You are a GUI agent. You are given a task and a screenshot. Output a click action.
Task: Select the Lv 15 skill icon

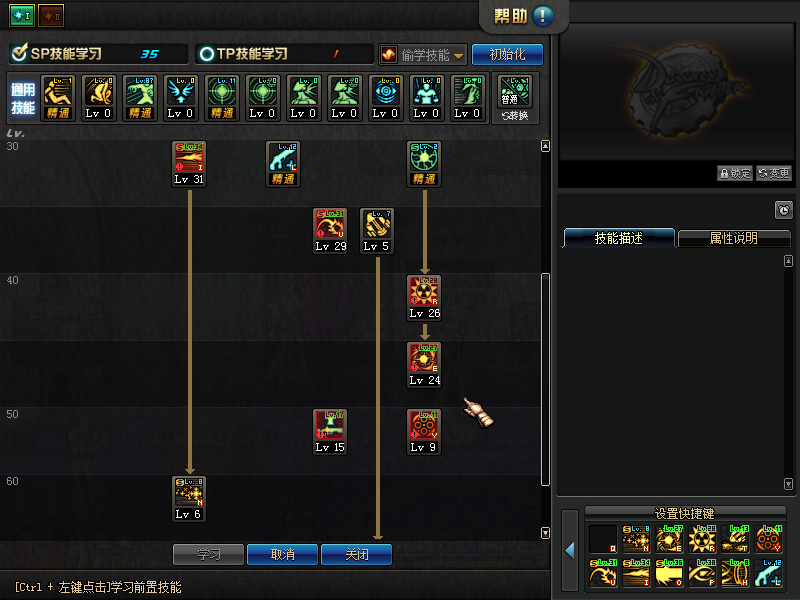click(330, 425)
